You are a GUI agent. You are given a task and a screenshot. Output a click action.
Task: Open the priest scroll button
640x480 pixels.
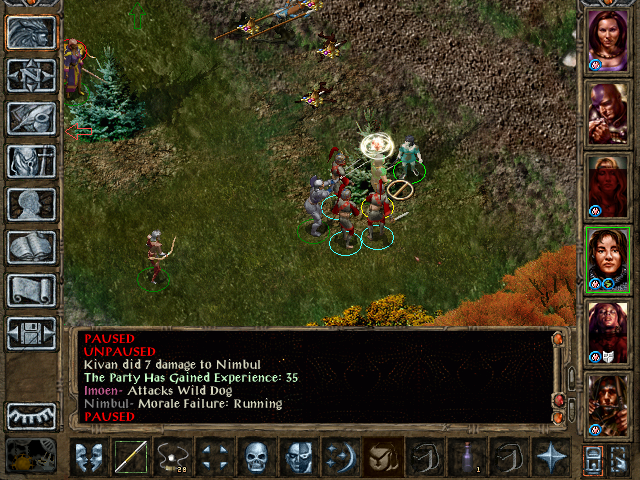[x=31, y=290]
